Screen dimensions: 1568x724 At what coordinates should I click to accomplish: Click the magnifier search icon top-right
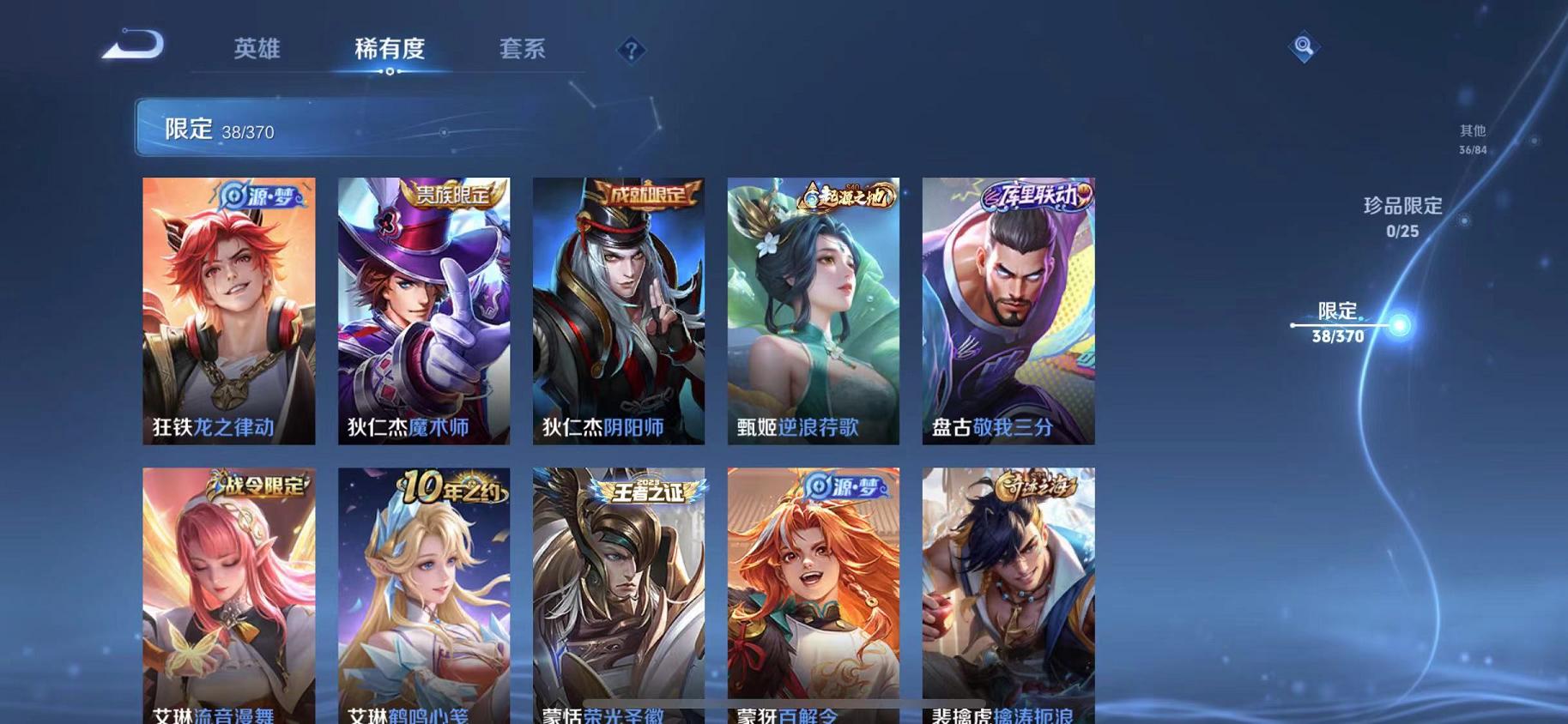coord(1303,47)
